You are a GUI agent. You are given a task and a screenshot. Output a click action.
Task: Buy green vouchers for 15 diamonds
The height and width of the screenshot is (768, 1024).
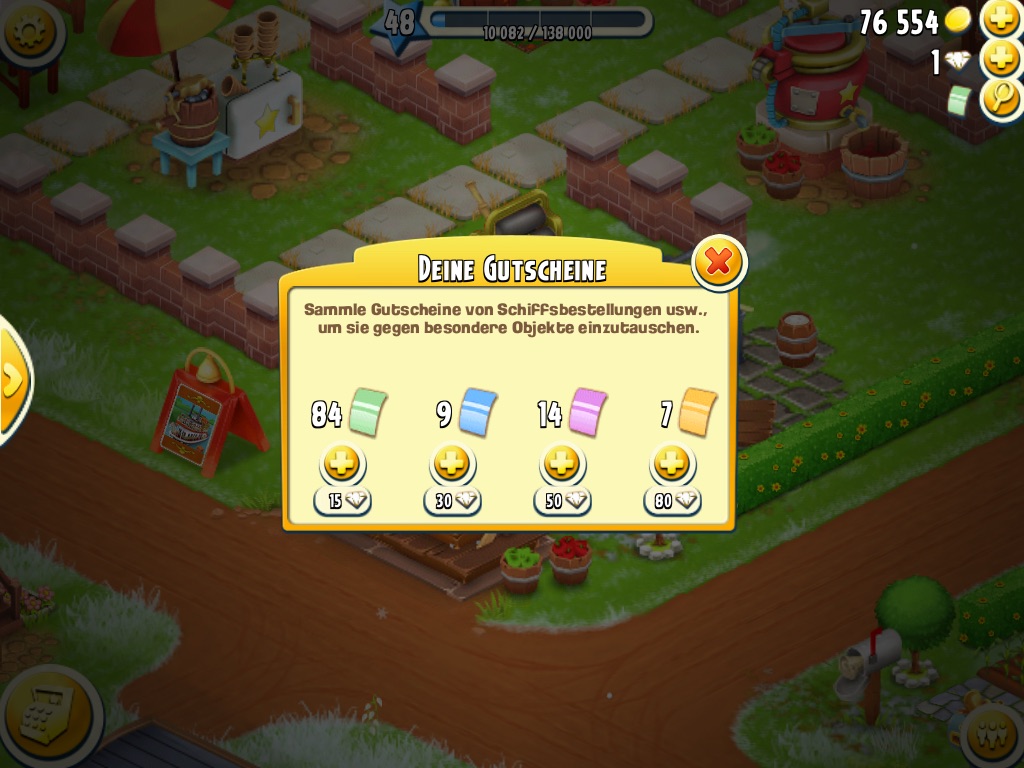pyautogui.click(x=343, y=465)
